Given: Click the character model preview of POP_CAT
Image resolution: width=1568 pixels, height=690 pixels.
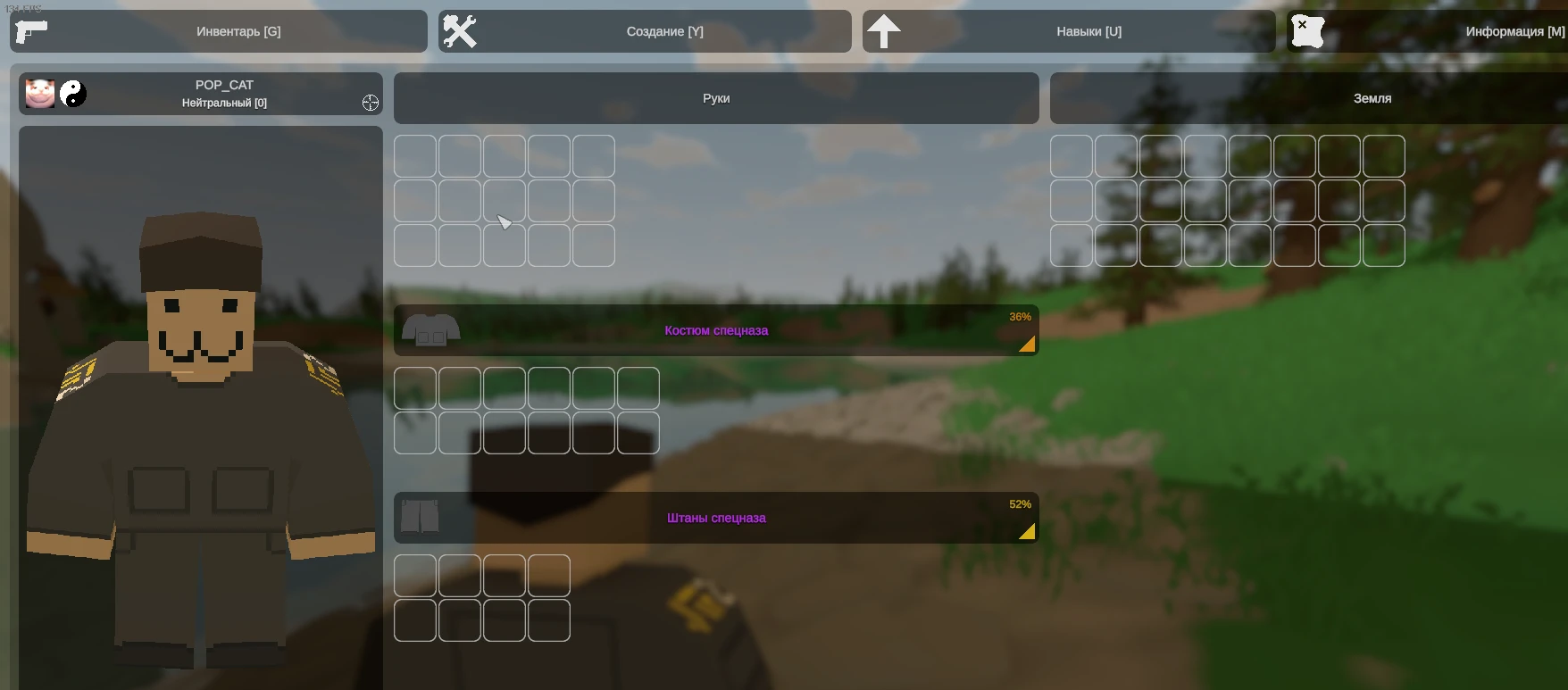Looking at the screenshot, I should point(200,402).
